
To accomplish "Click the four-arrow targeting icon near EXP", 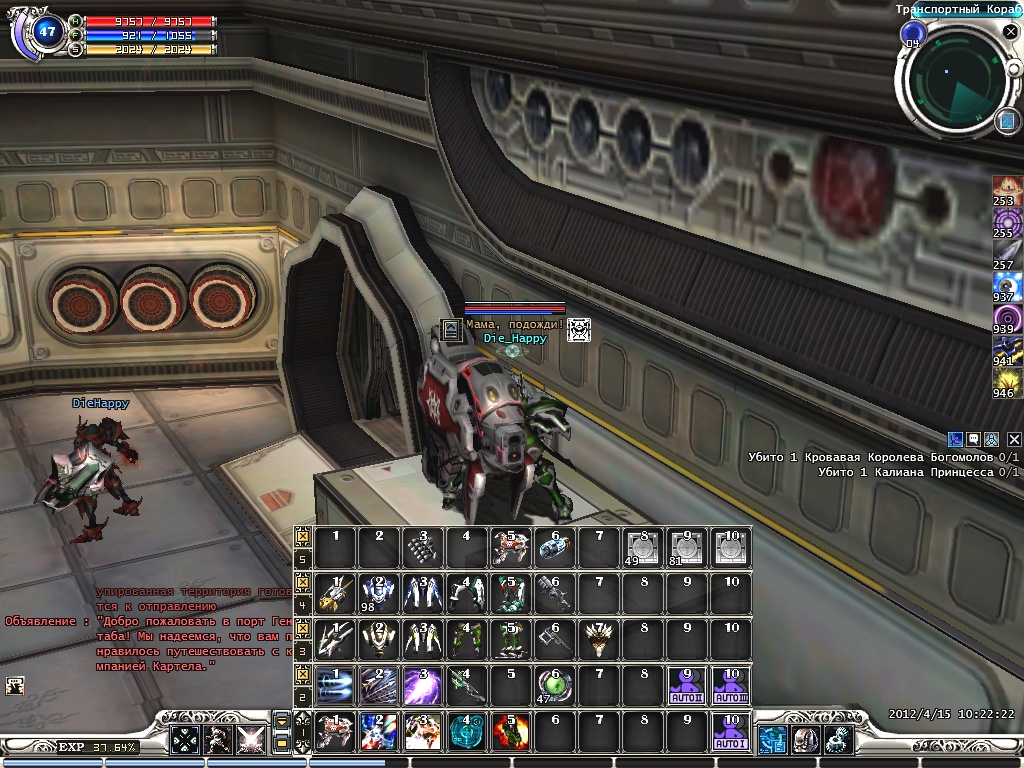I will (x=185, y=740).
